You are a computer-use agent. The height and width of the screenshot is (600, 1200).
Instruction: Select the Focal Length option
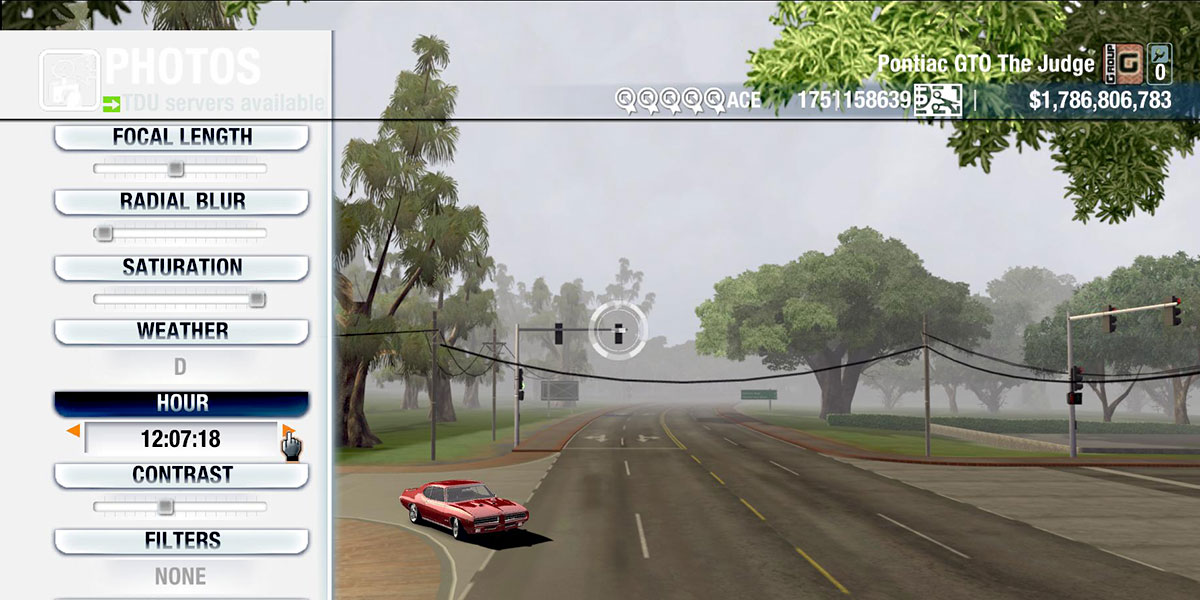181,137
